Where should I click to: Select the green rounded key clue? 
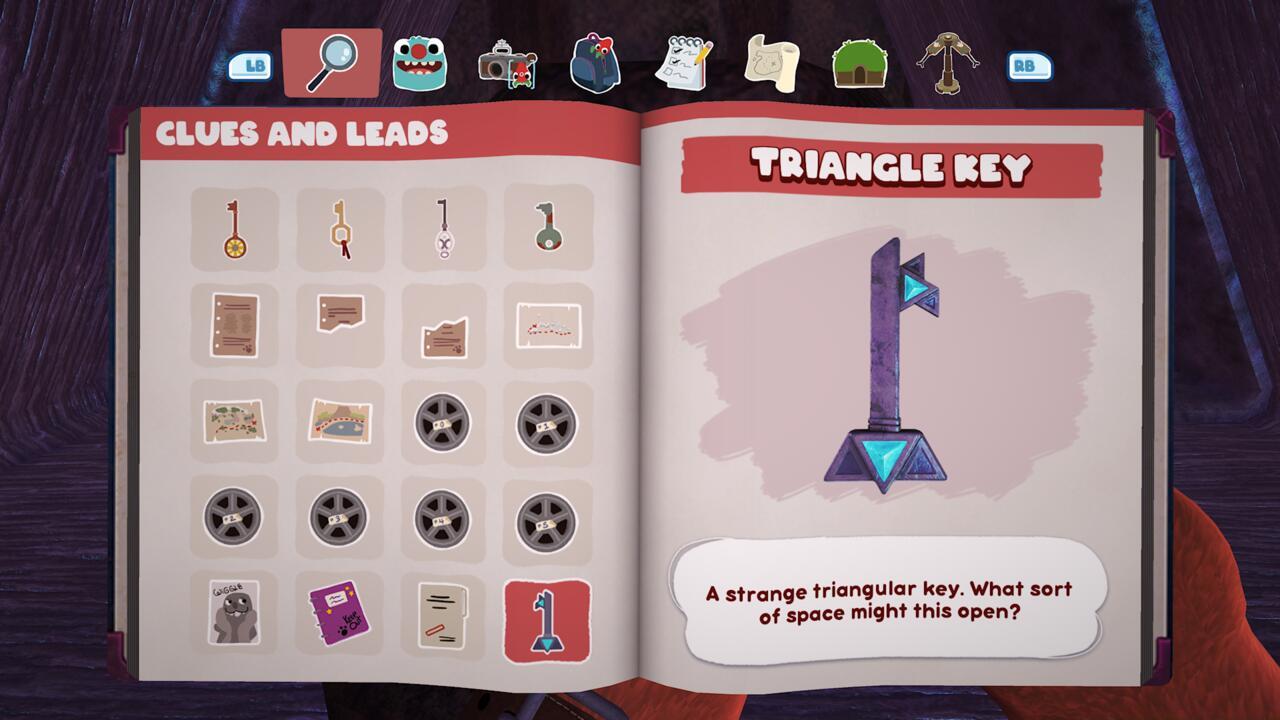pos(547,227)
